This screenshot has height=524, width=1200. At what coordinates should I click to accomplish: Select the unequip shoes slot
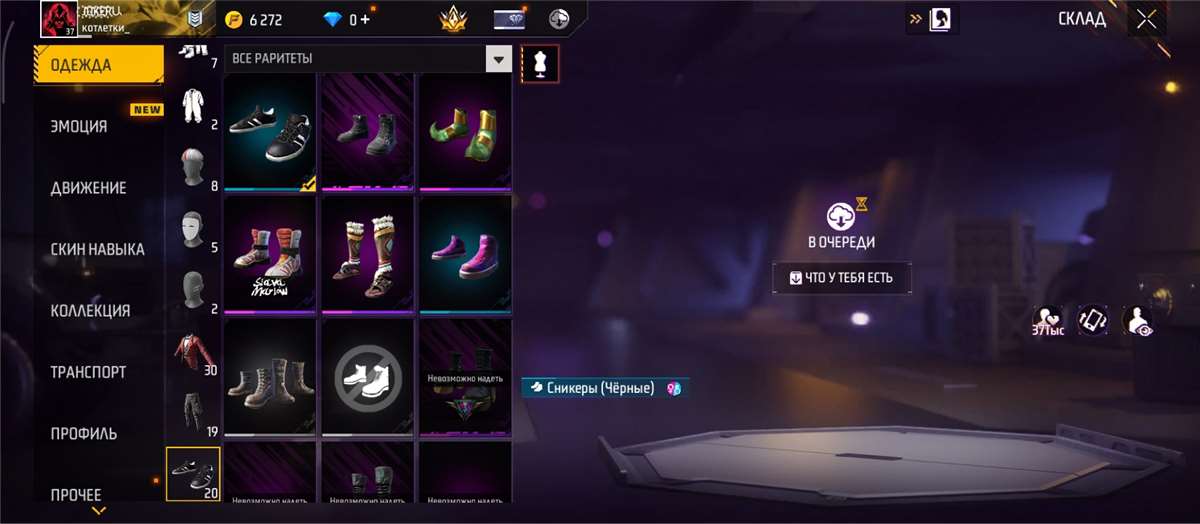click(x=367, y=377)
